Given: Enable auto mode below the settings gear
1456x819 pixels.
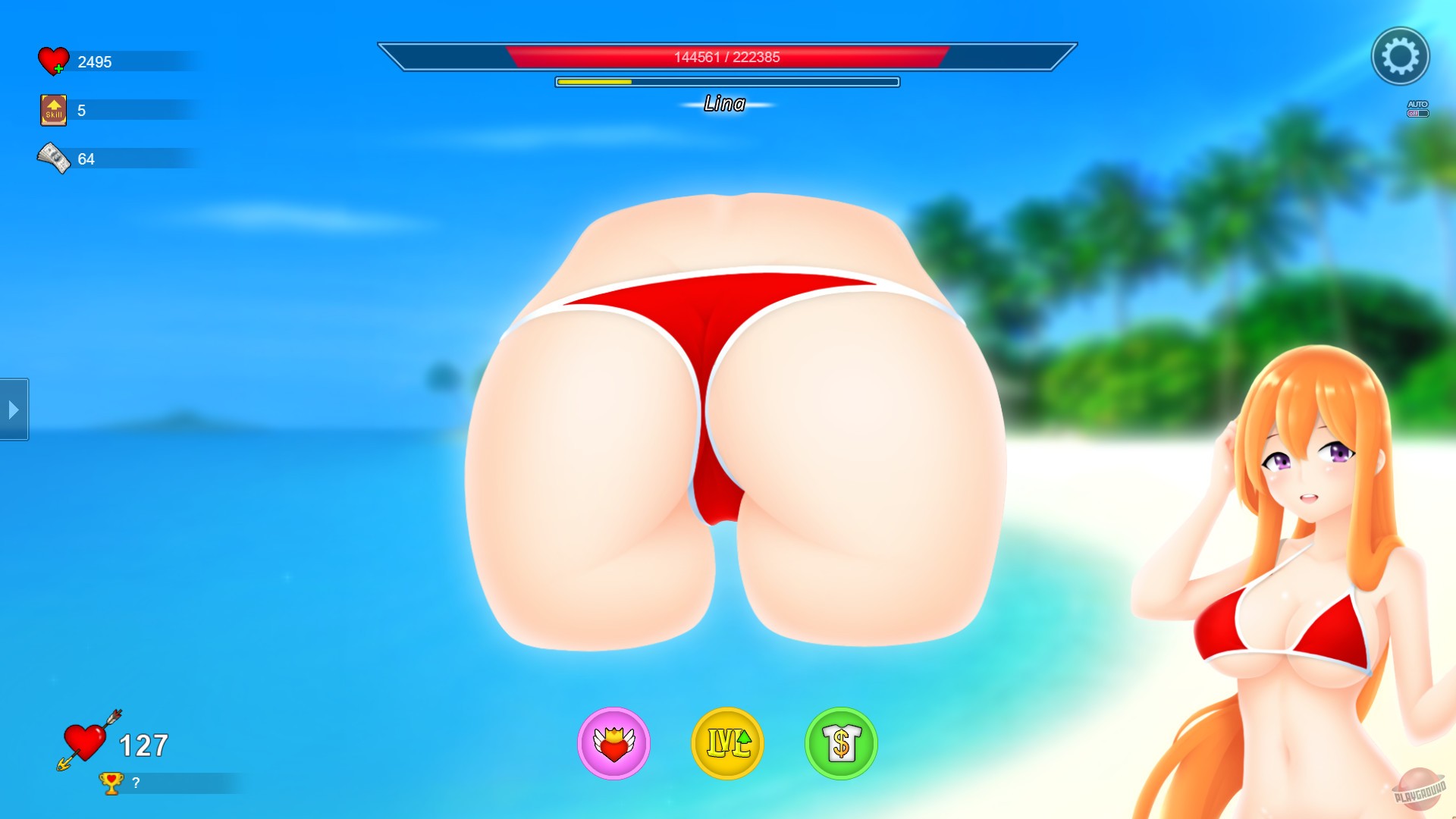Looking at the screenshot, I should [1417, 108].
